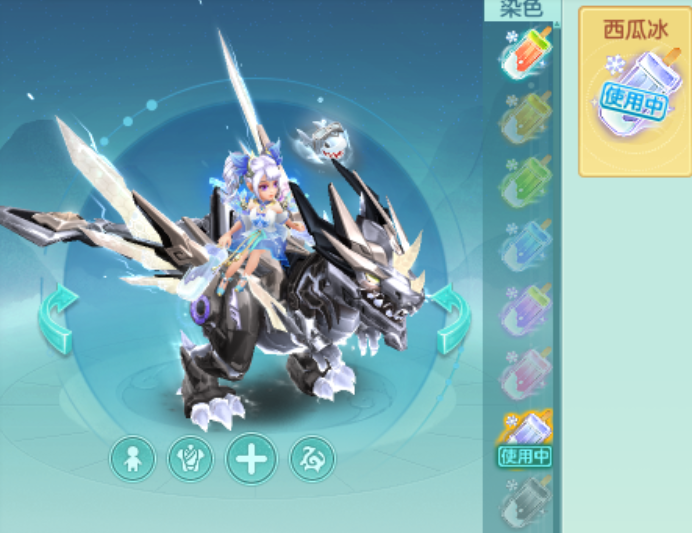Screen dimensions: 692x533
Task: Select the dragon mount icon button
Action: (x=312, y=459)
